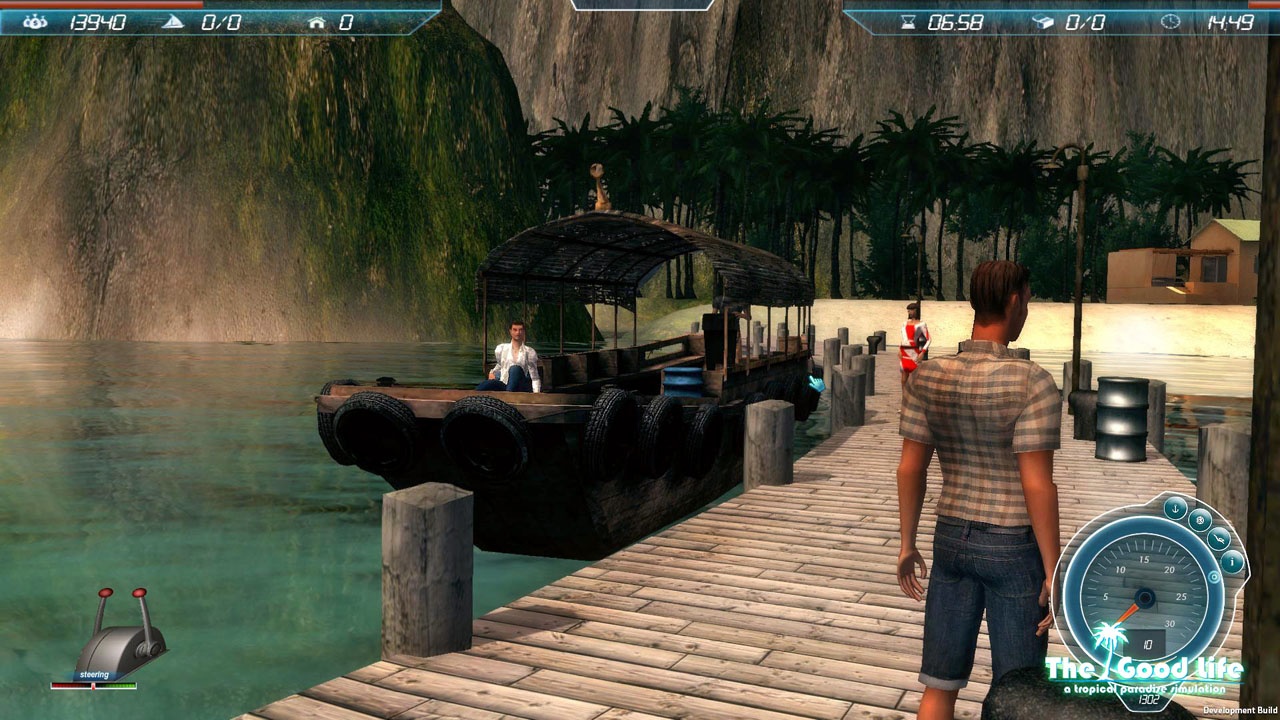
Task: Activate the diver icon button
Action: pyautogui.click(x=1219, y=539)
